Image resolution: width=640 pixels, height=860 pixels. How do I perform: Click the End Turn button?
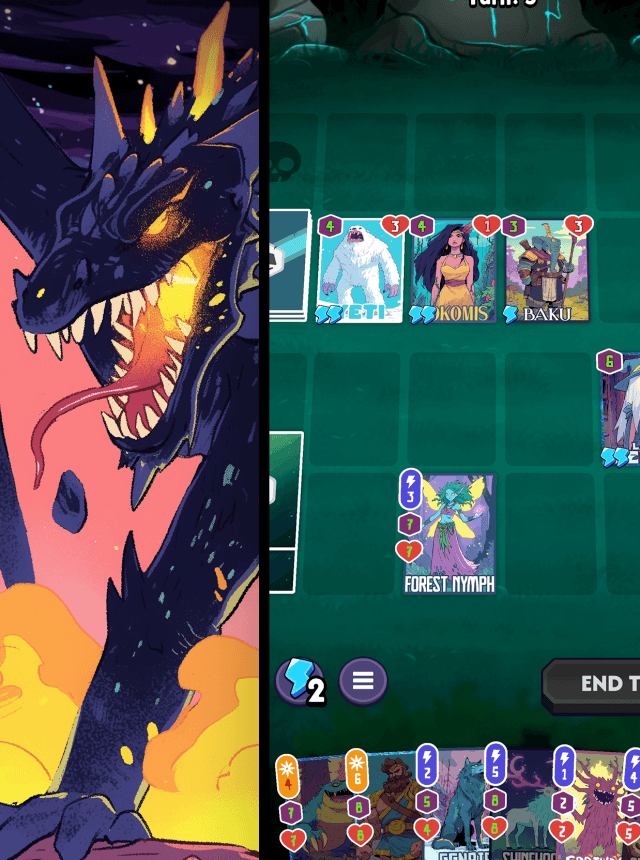pyautogui.click(x=598, y=684)
